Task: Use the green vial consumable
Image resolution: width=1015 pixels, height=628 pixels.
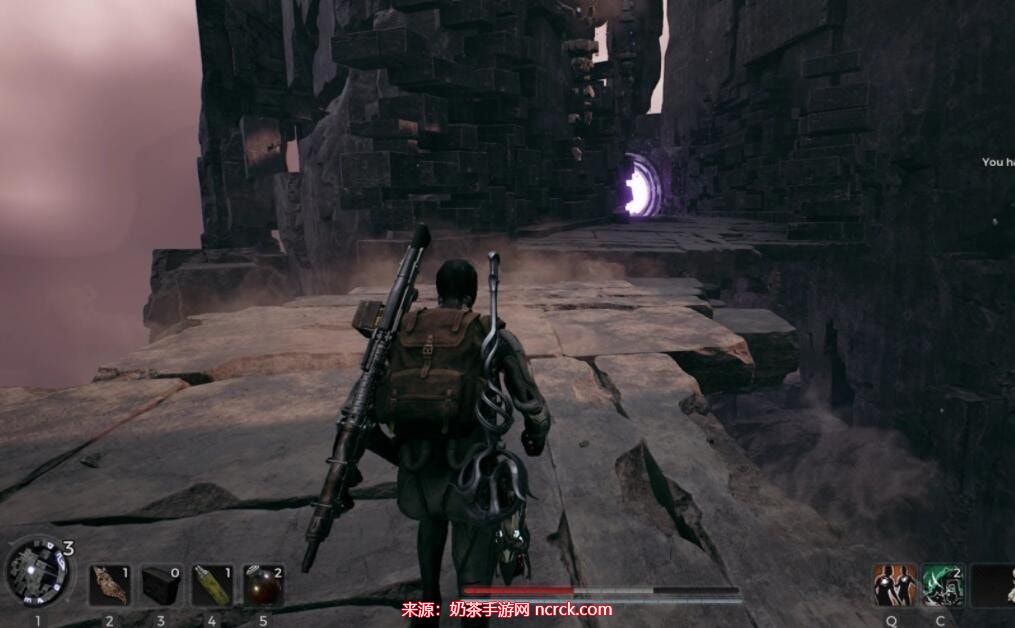Action: pyautogui.click(x=212, y=585)
